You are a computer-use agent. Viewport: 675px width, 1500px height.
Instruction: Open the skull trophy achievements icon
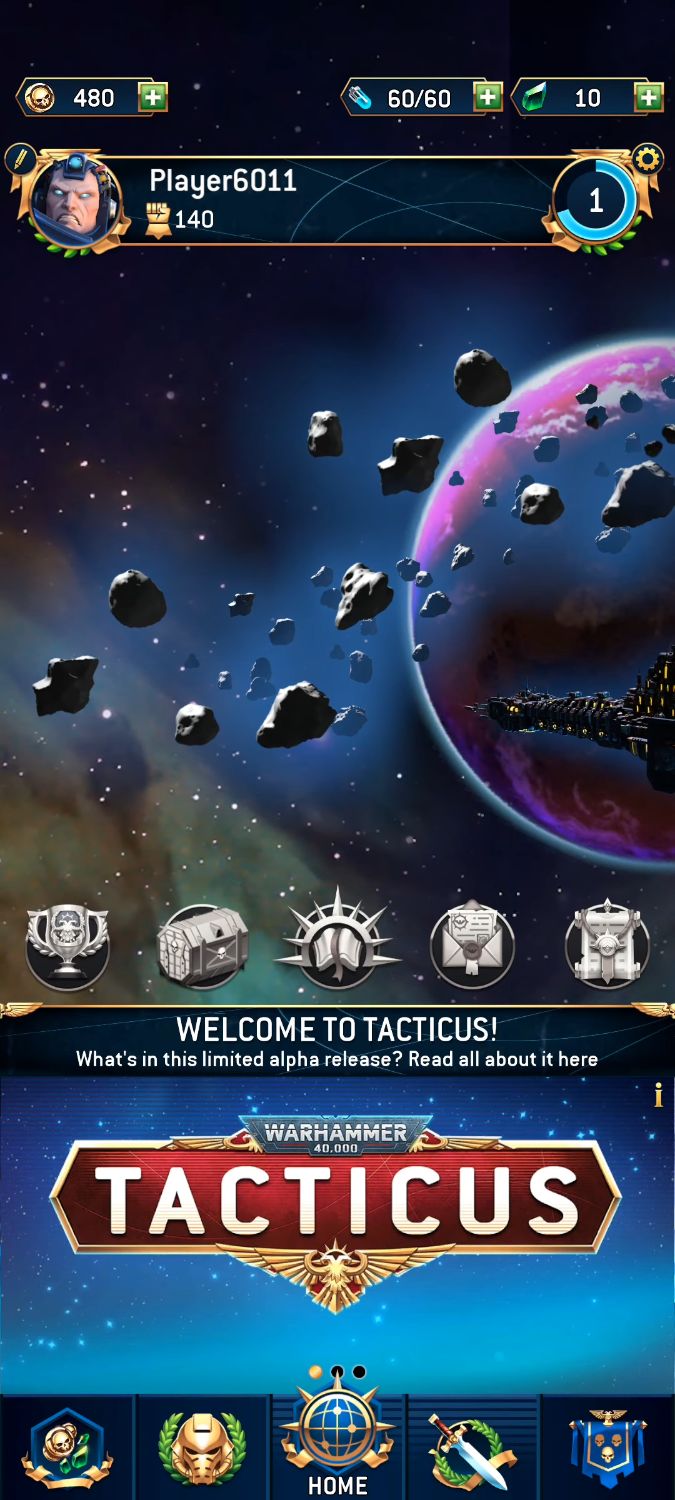tap(67, 945)
